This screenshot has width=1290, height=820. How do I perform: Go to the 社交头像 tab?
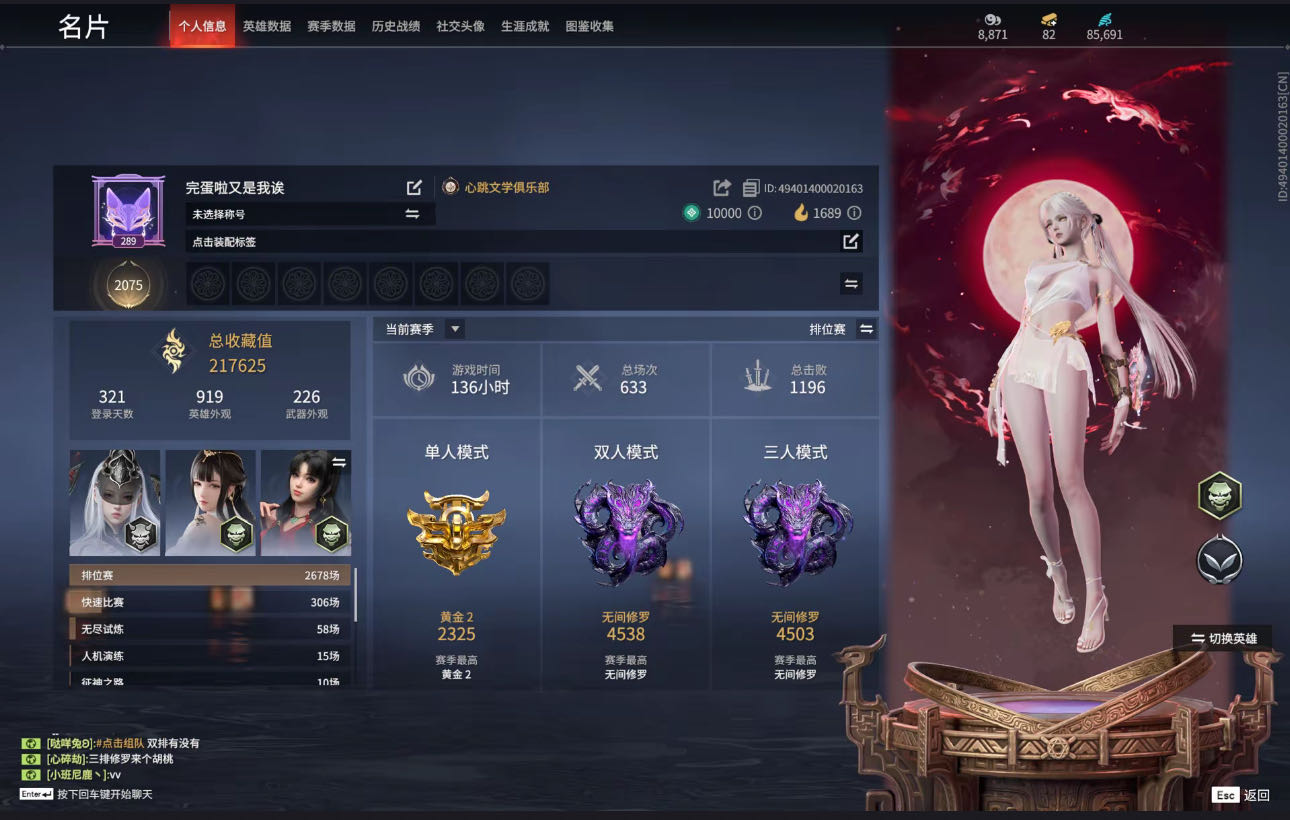pyautogui.click(x=460, y=26)
